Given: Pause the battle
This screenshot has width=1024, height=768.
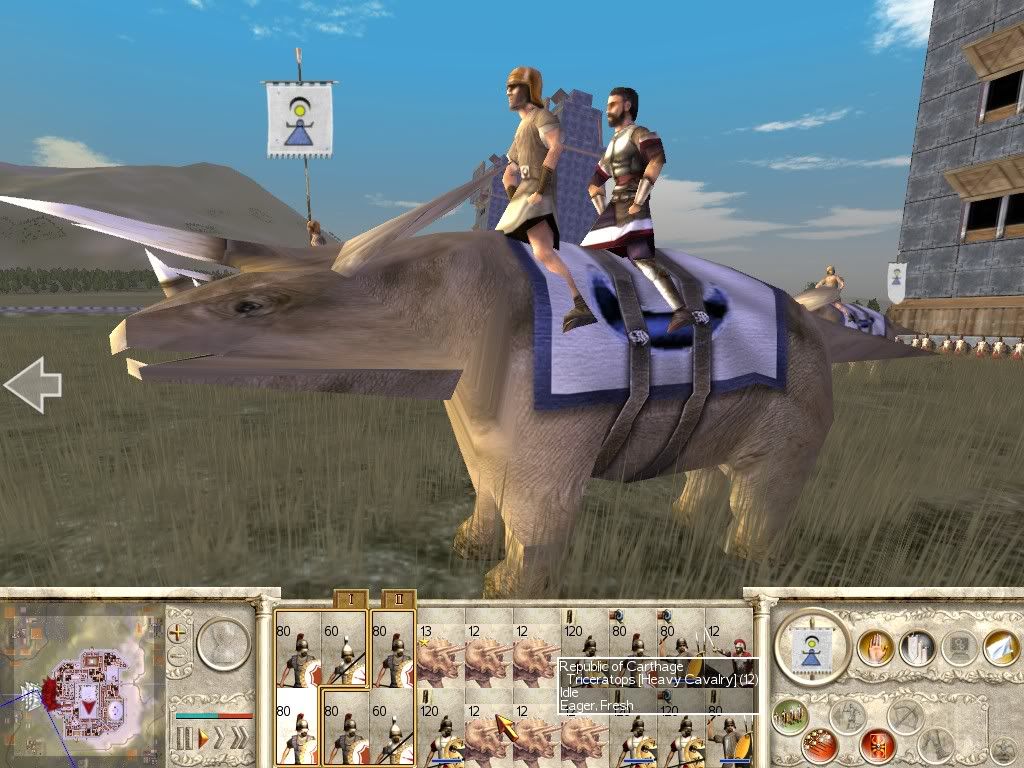Looking at the screenshot, I should coord(184,739).
